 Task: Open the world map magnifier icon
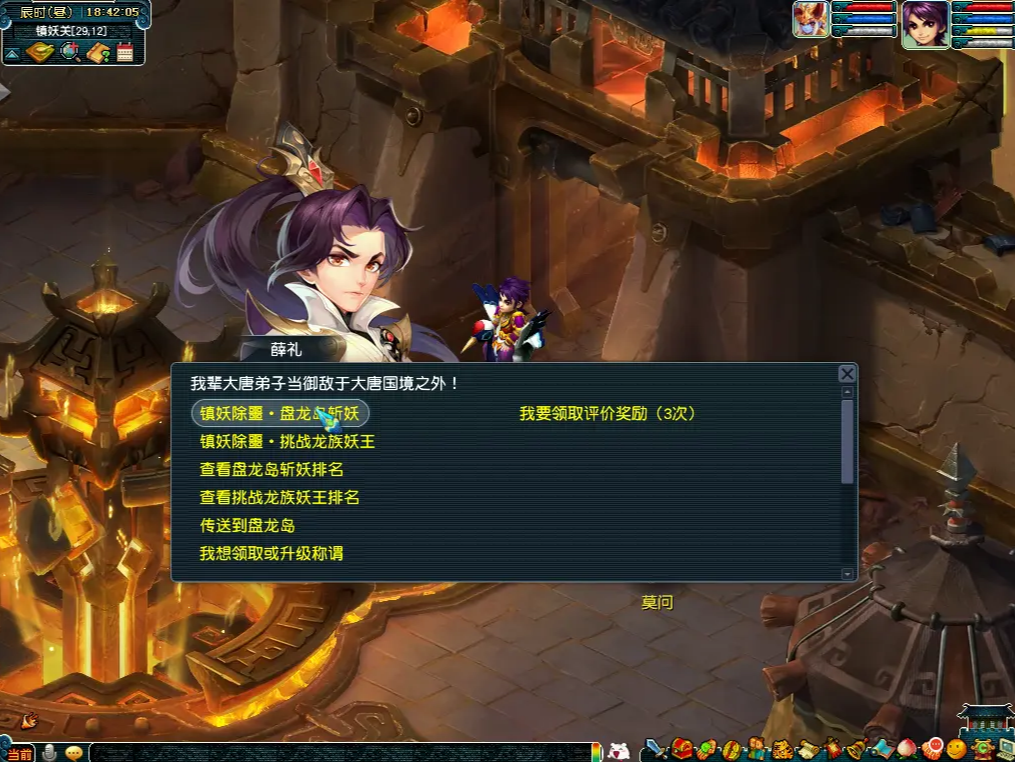pos(69,52)
